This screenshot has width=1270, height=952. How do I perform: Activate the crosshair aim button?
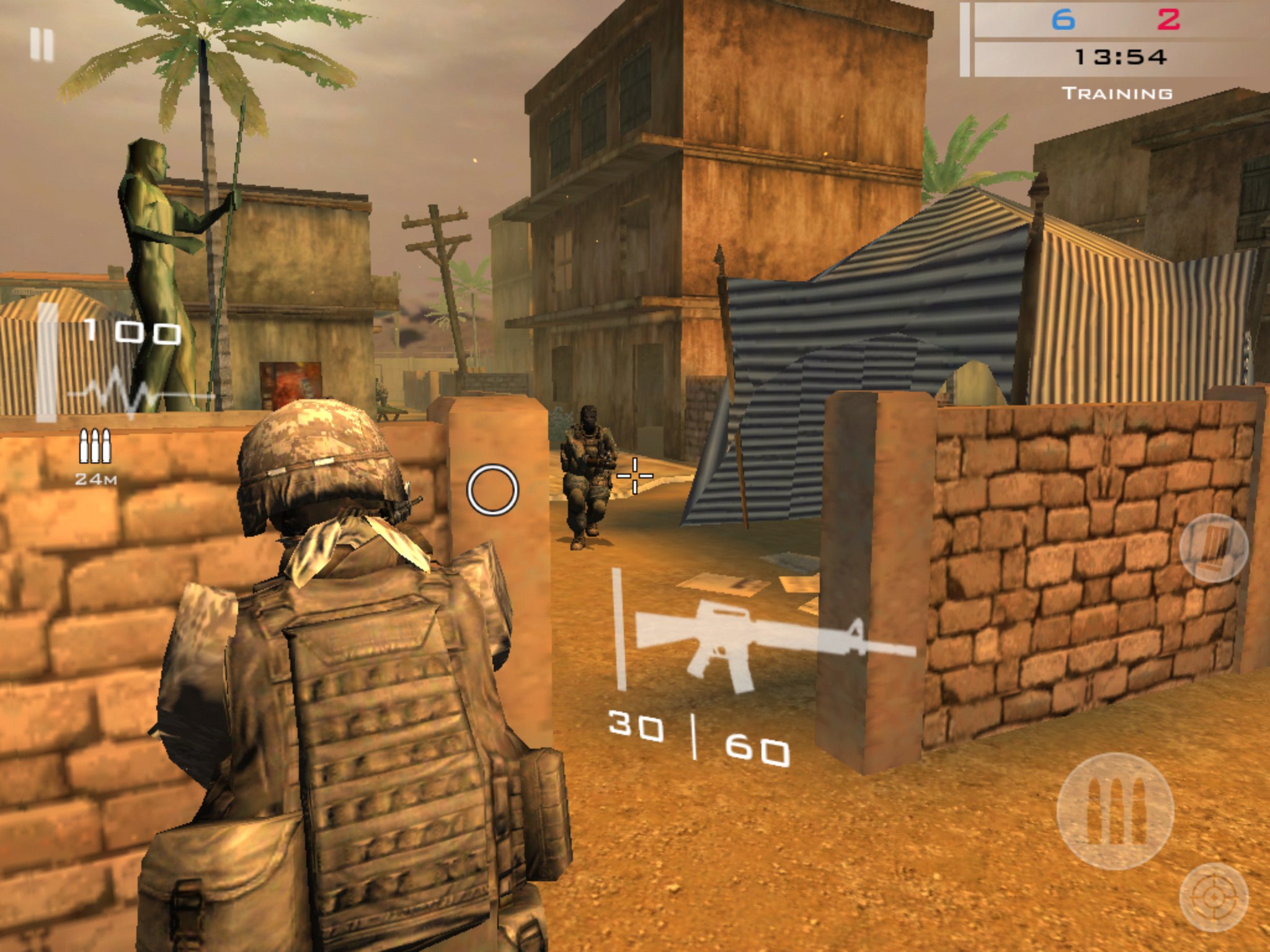tap(1213, 897)
